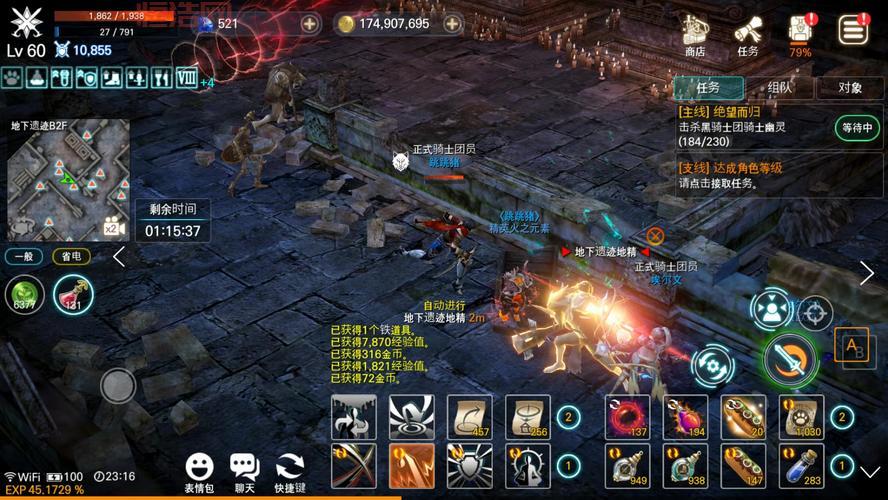Open the 地下遗迹B2F minimap

[x=68, y=179]
